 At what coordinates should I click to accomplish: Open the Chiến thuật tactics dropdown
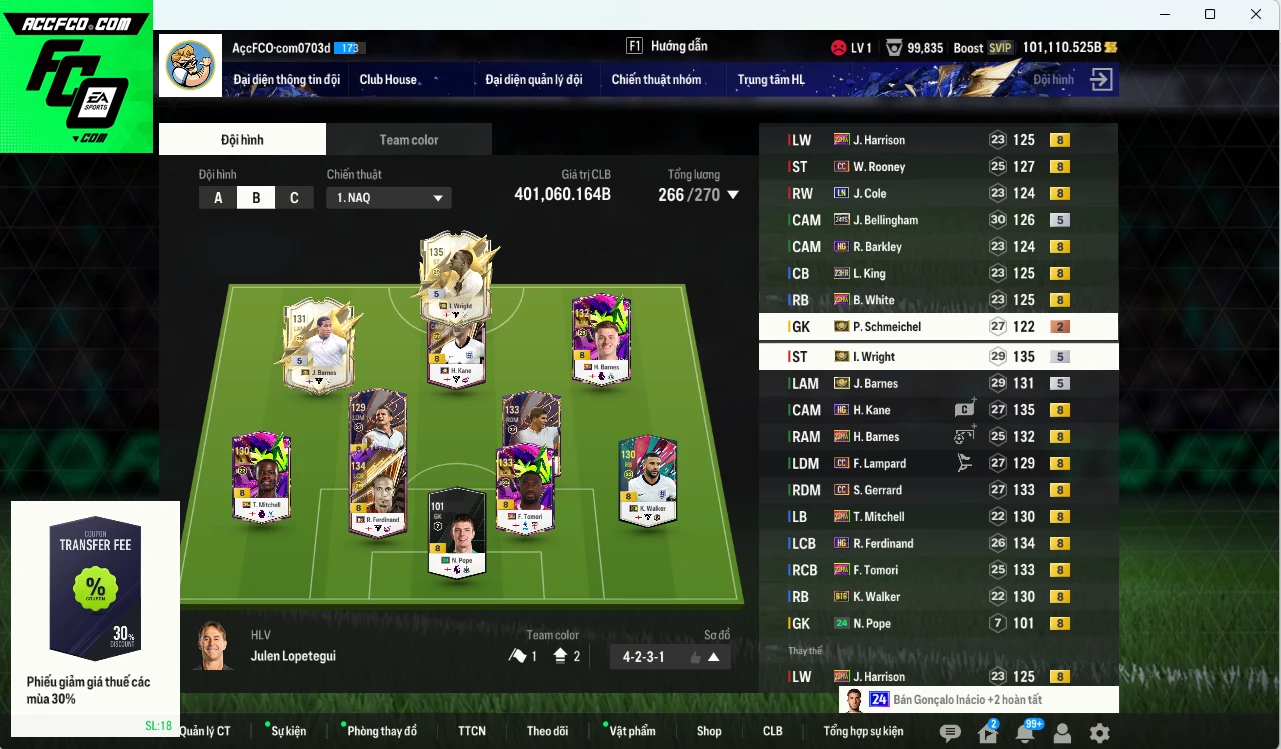[x=389, y=198]
